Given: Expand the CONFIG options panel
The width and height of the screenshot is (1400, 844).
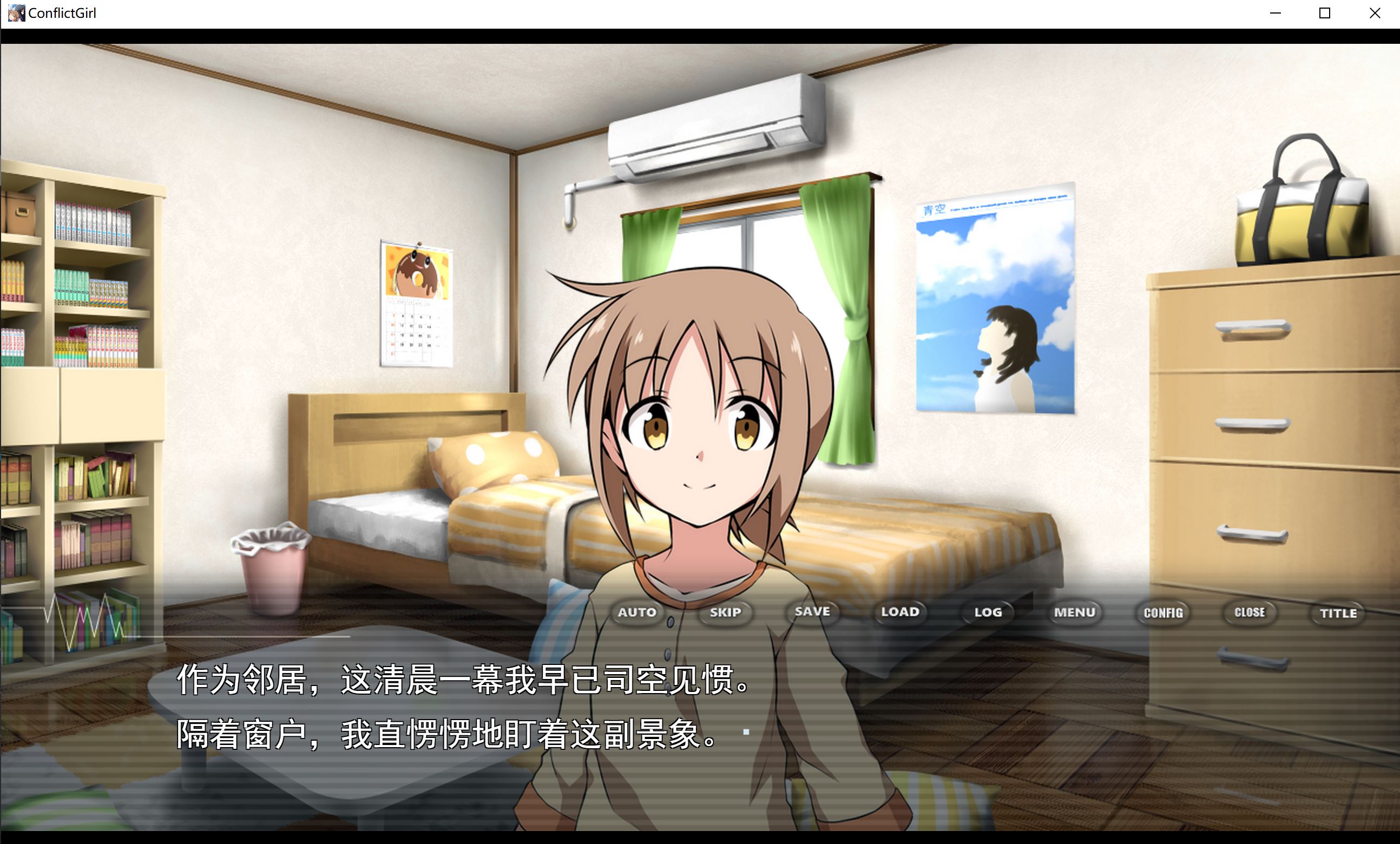Looking at the screenshot, I should 1162,612.
